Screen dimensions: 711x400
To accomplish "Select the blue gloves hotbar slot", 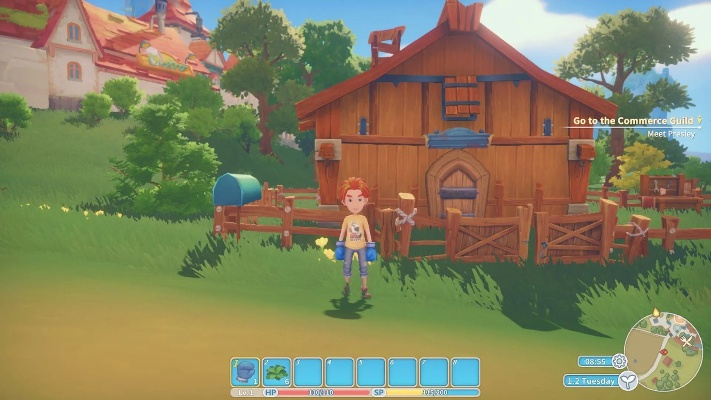I will [x=245, y=372].
